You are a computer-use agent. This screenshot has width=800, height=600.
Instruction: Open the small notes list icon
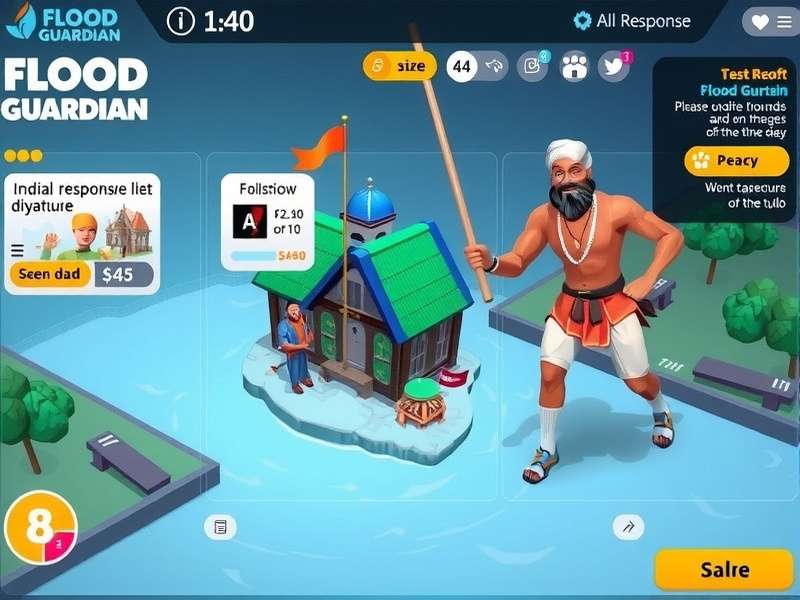(x=220, y=527)
